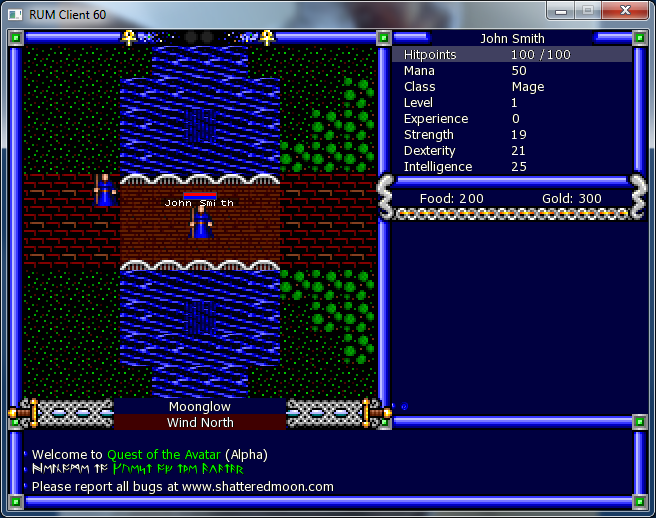Select the Mana row in stats list
656x518 pixels.
512,71
